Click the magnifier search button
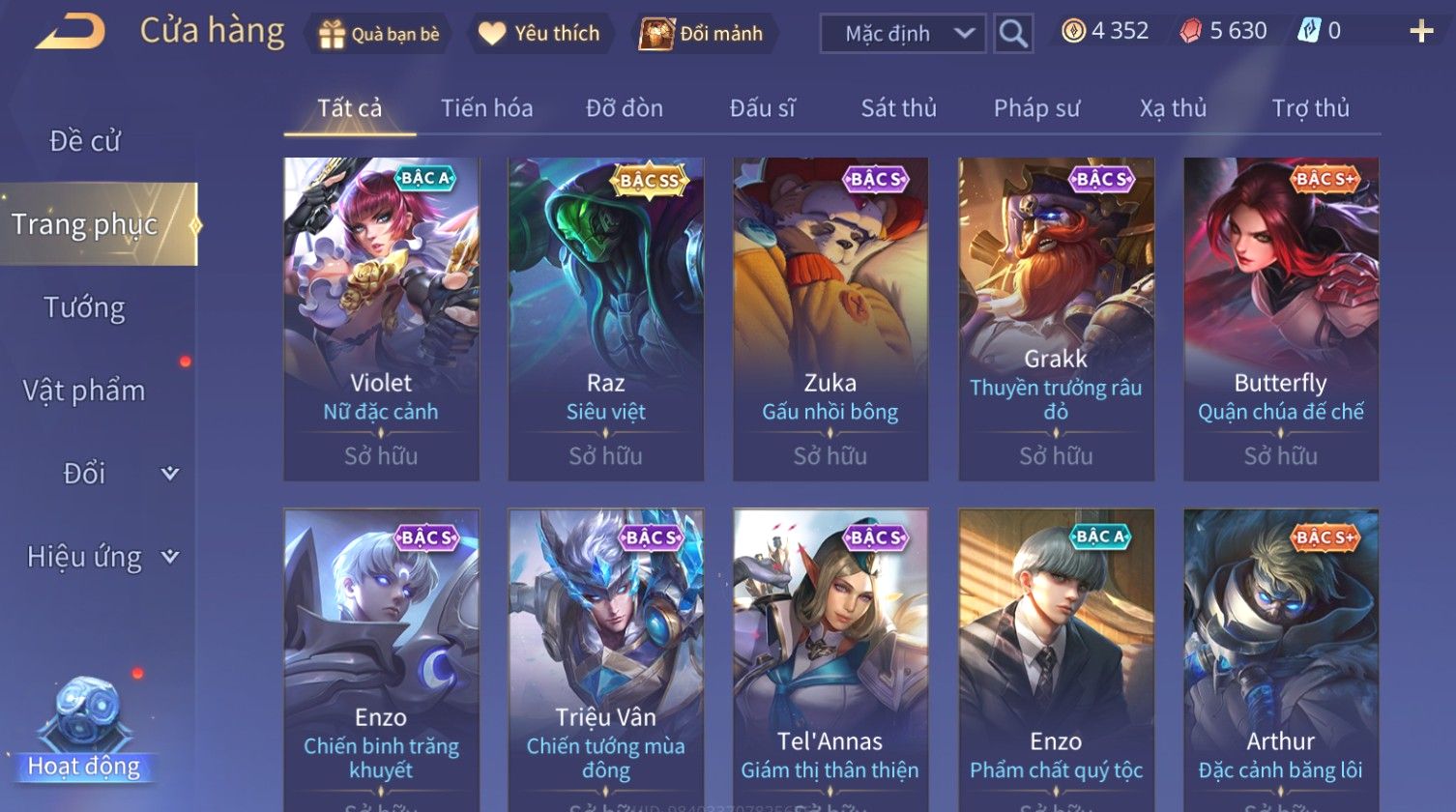 pos(1013,34)
